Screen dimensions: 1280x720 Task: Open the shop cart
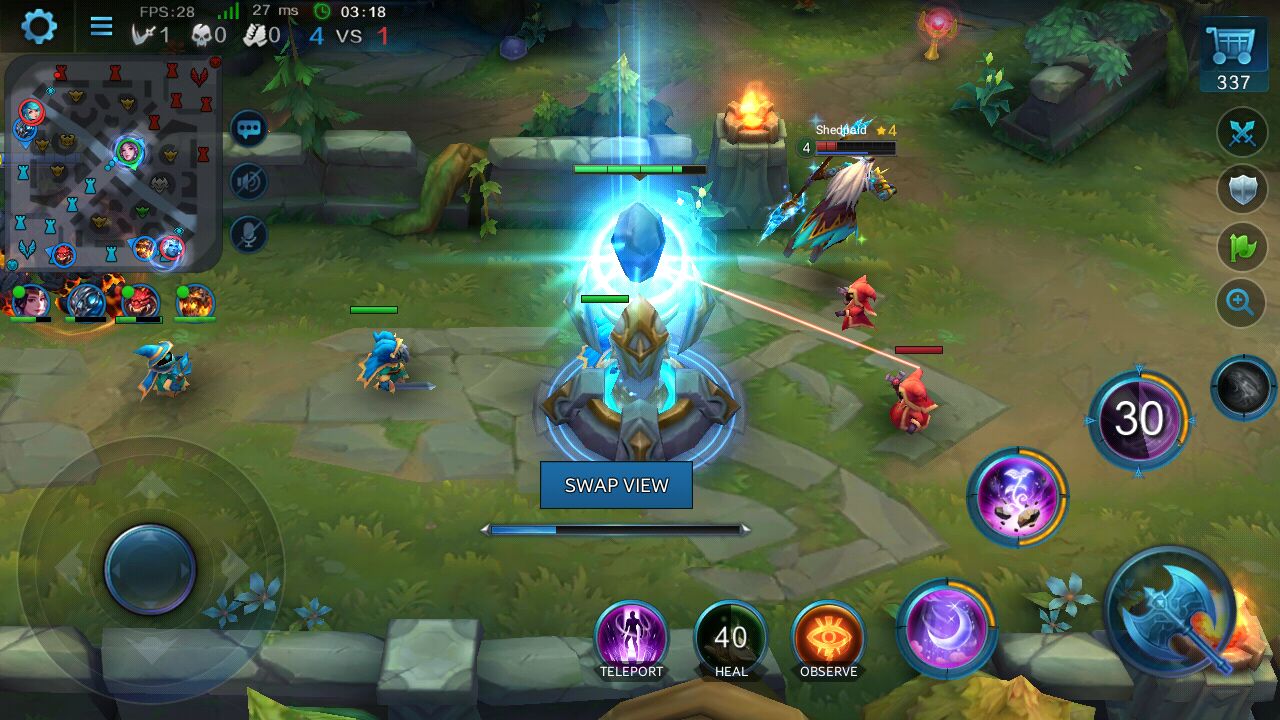pos(1233,55)
